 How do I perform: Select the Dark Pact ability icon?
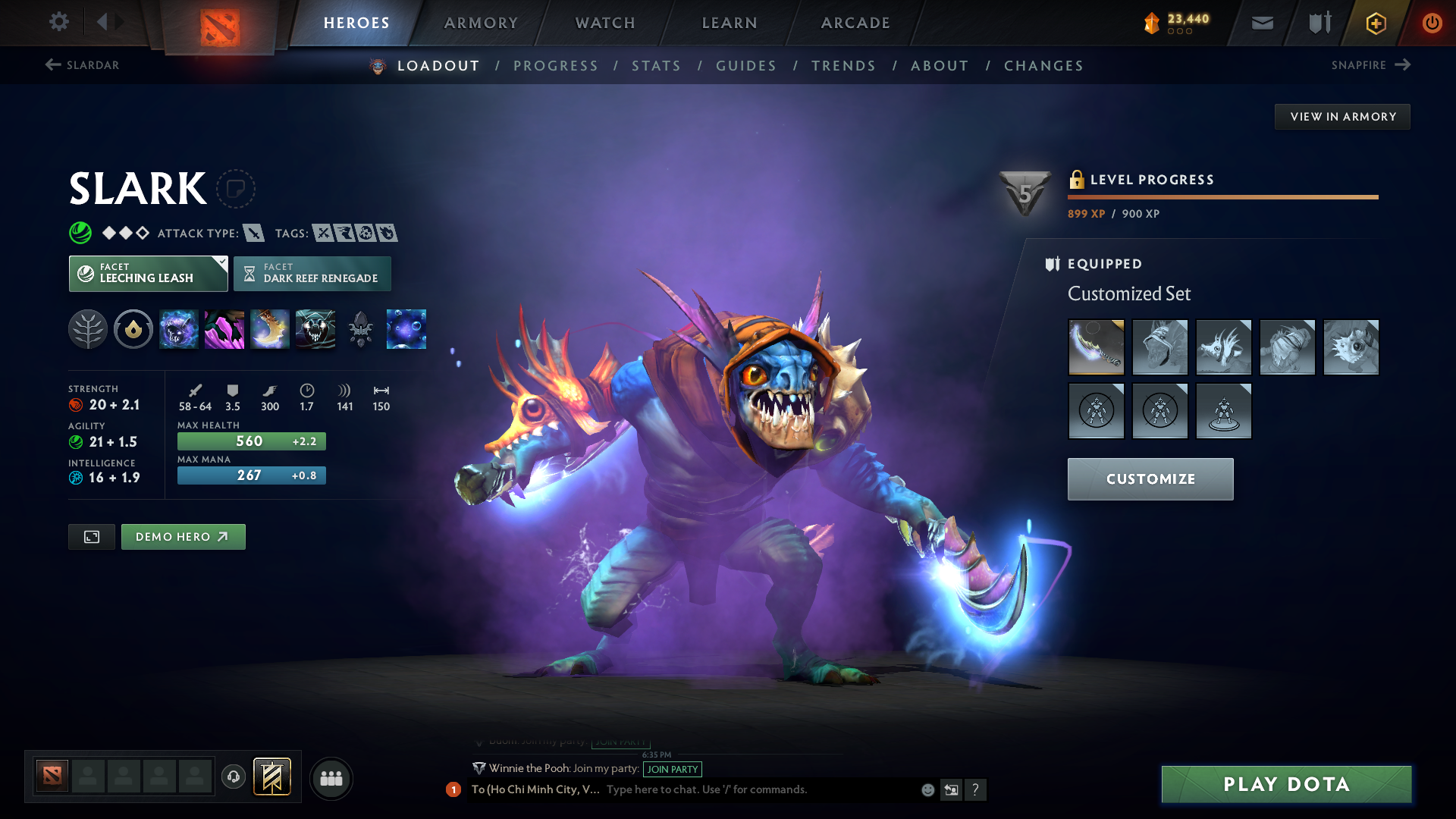(179, 329)
